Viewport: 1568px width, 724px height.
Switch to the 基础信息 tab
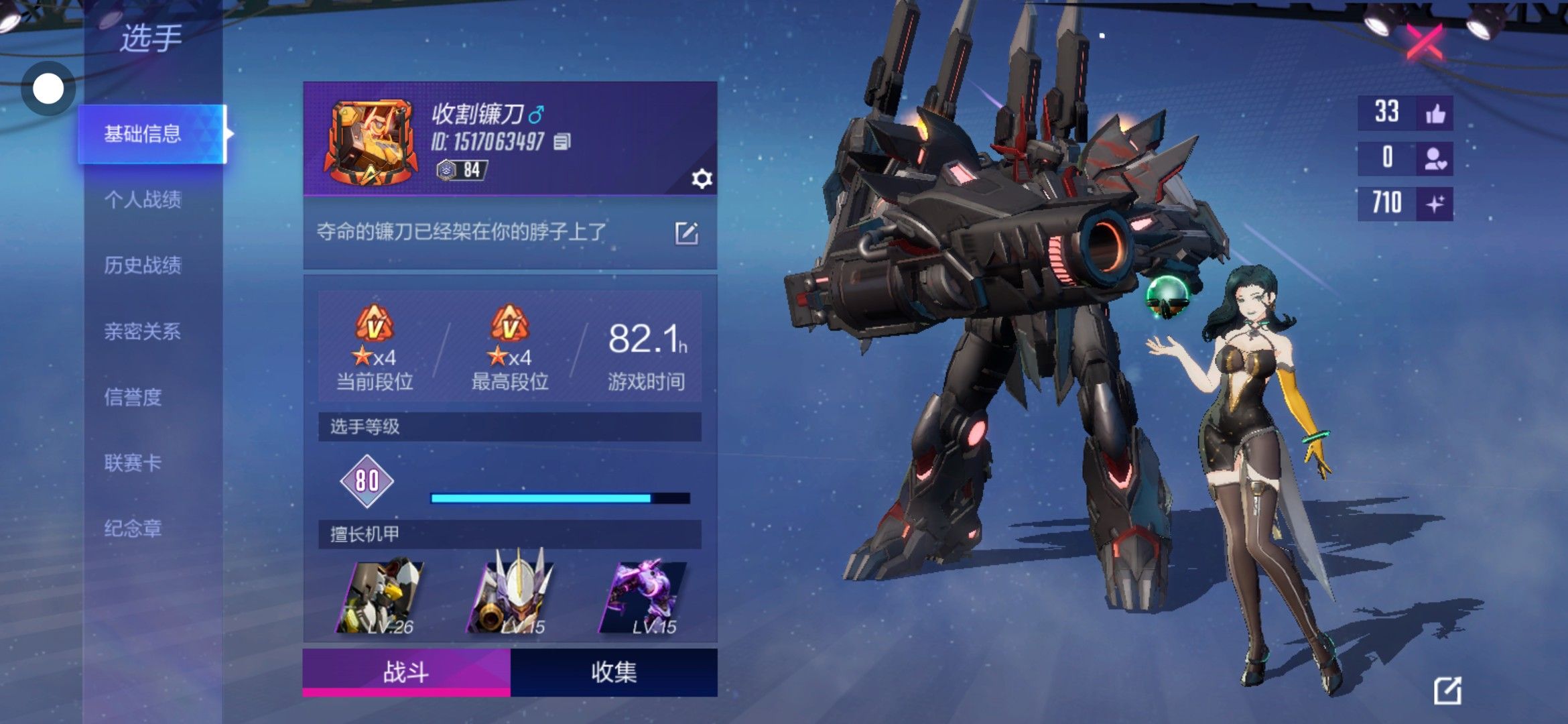coord(143,134)
